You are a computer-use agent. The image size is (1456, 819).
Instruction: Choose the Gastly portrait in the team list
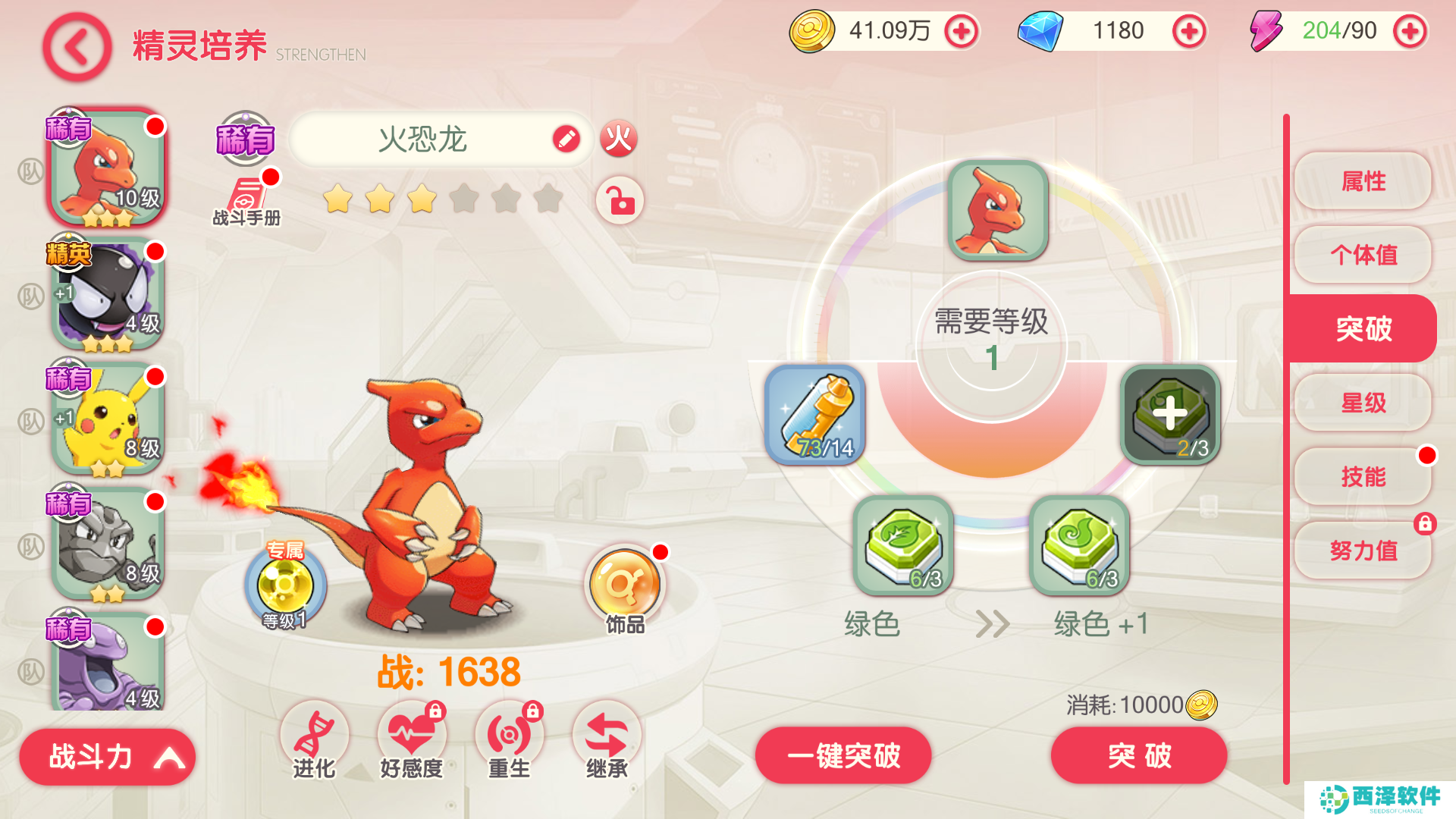(108, 294)
